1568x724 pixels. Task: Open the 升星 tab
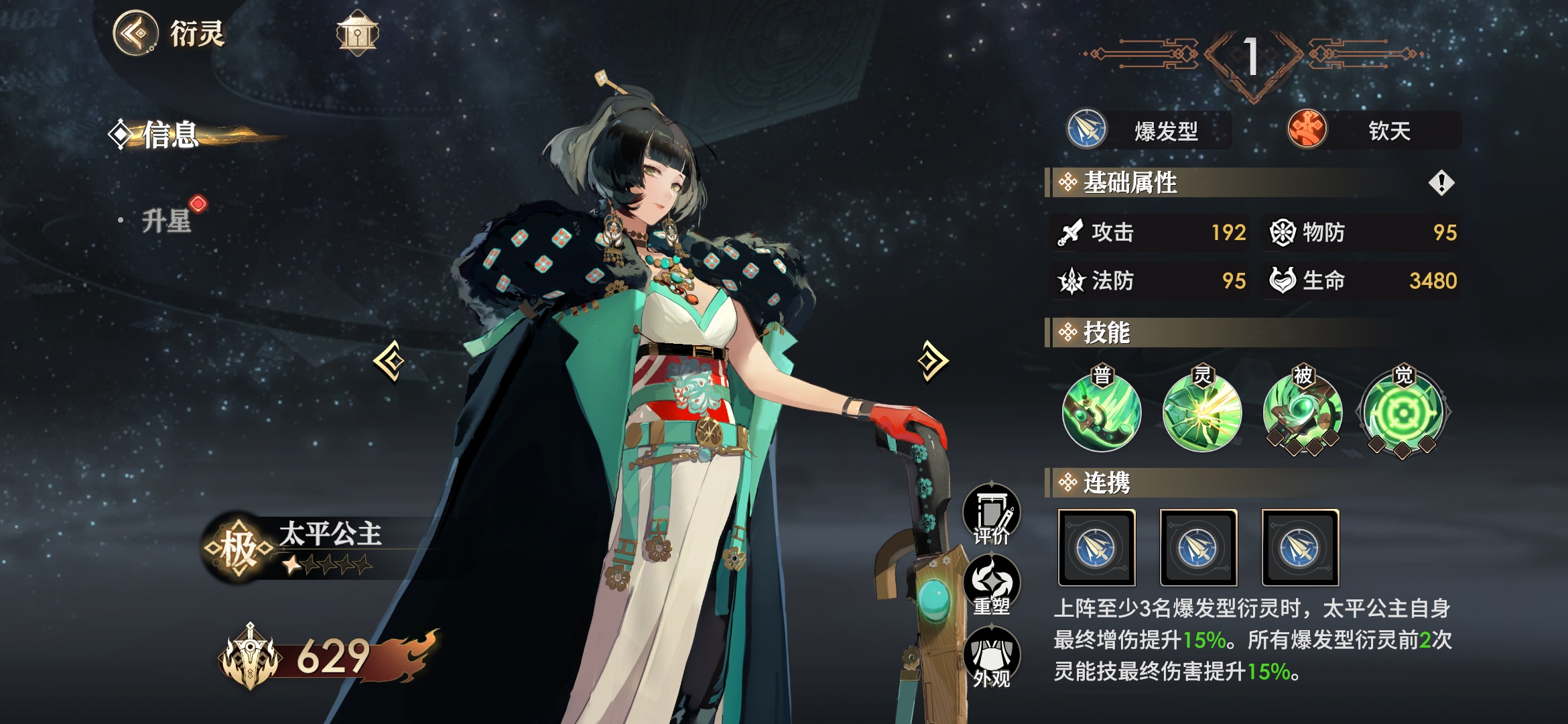(167, 221)
